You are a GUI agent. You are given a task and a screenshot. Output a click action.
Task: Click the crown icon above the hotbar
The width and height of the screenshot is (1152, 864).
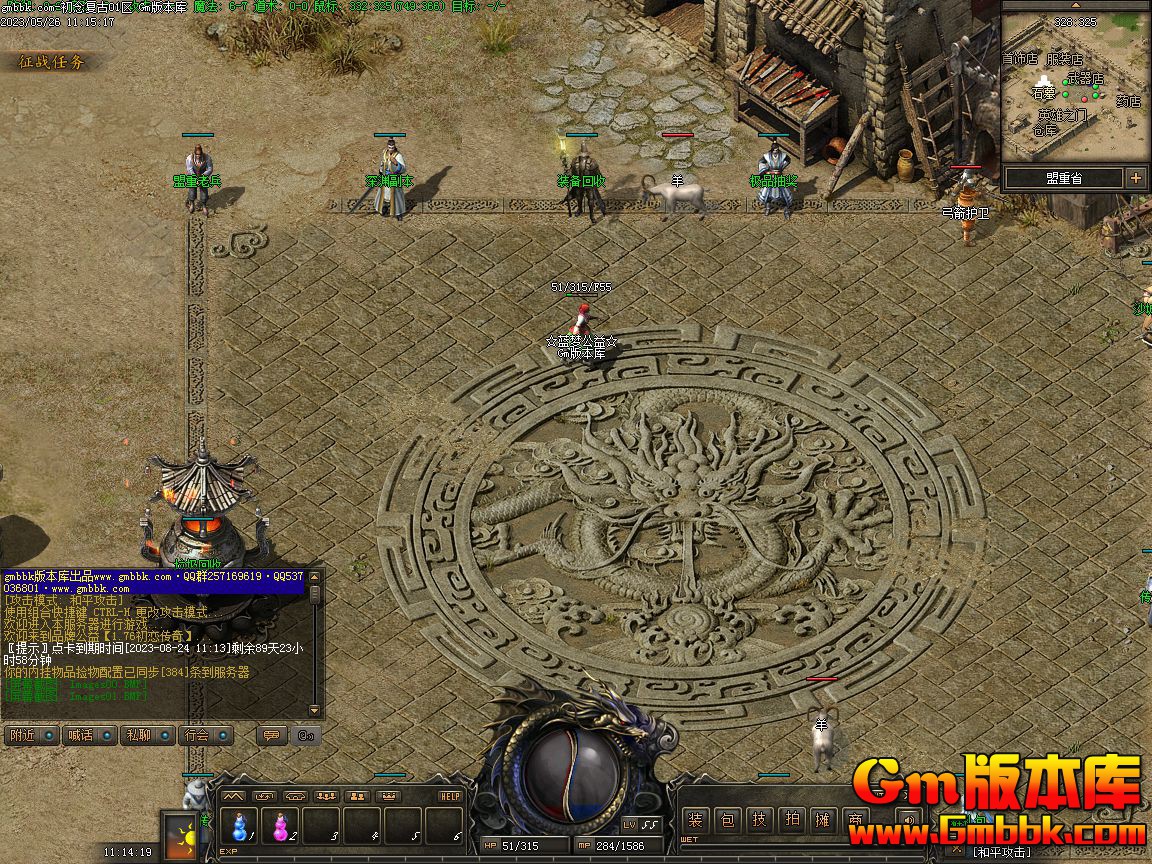[x=387, y=796]
